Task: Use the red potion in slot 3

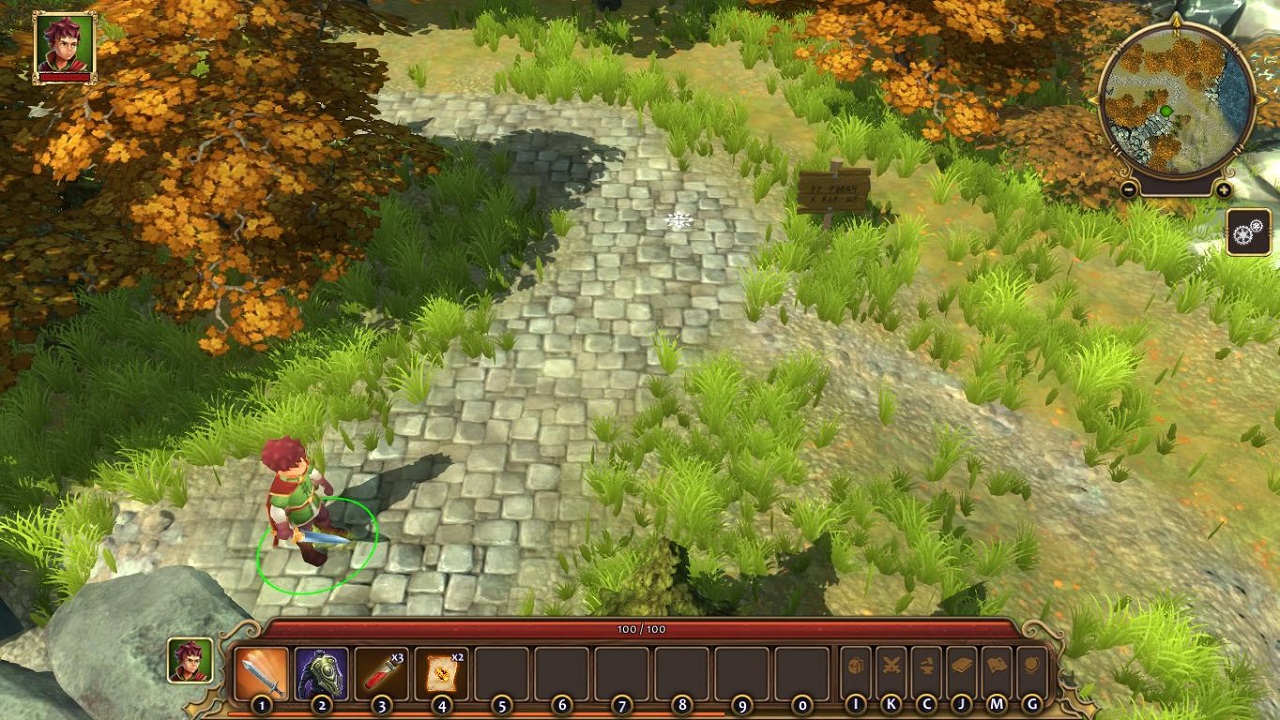Action: tap(382, 673)
